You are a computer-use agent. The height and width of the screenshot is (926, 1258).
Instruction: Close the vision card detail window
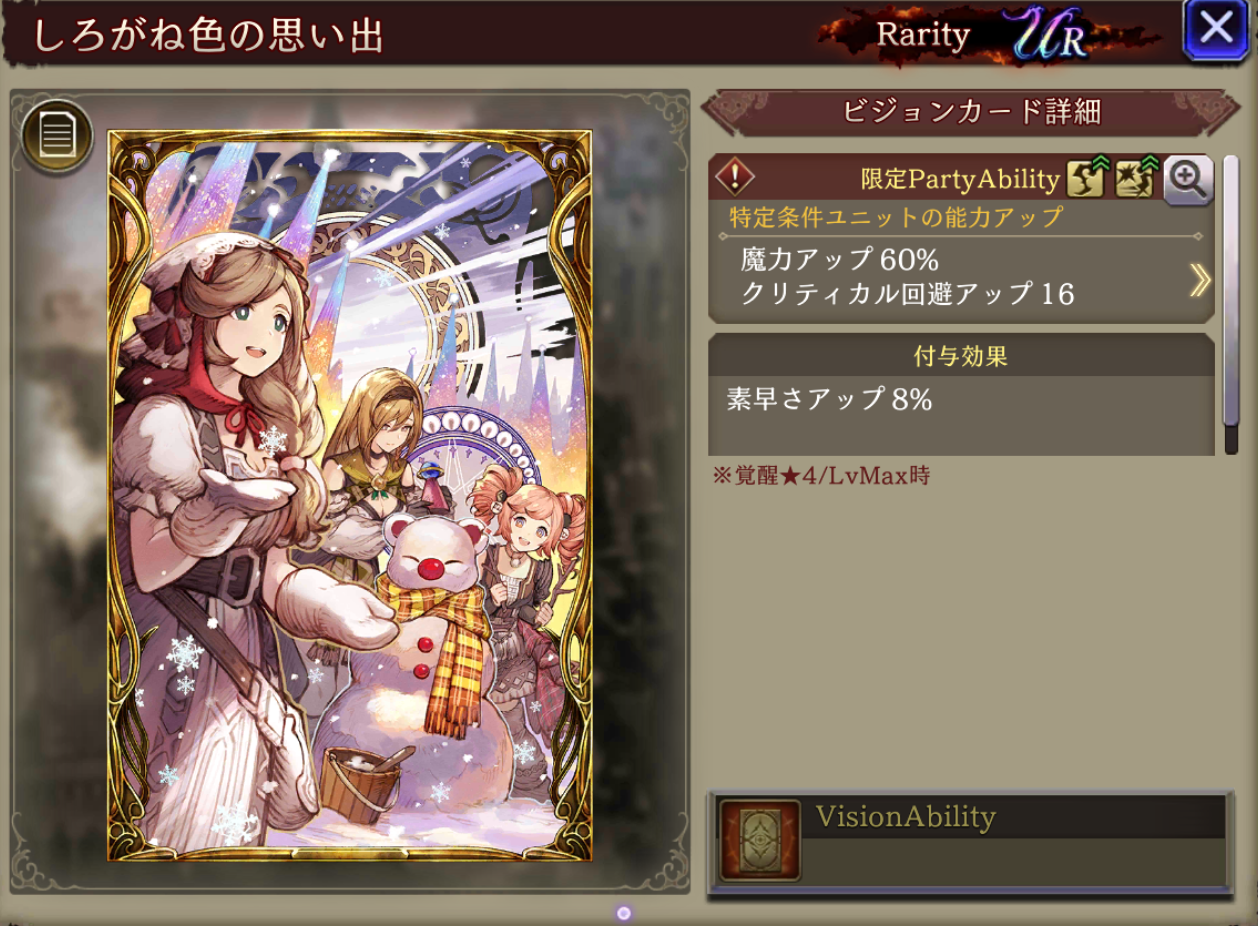1215,29
